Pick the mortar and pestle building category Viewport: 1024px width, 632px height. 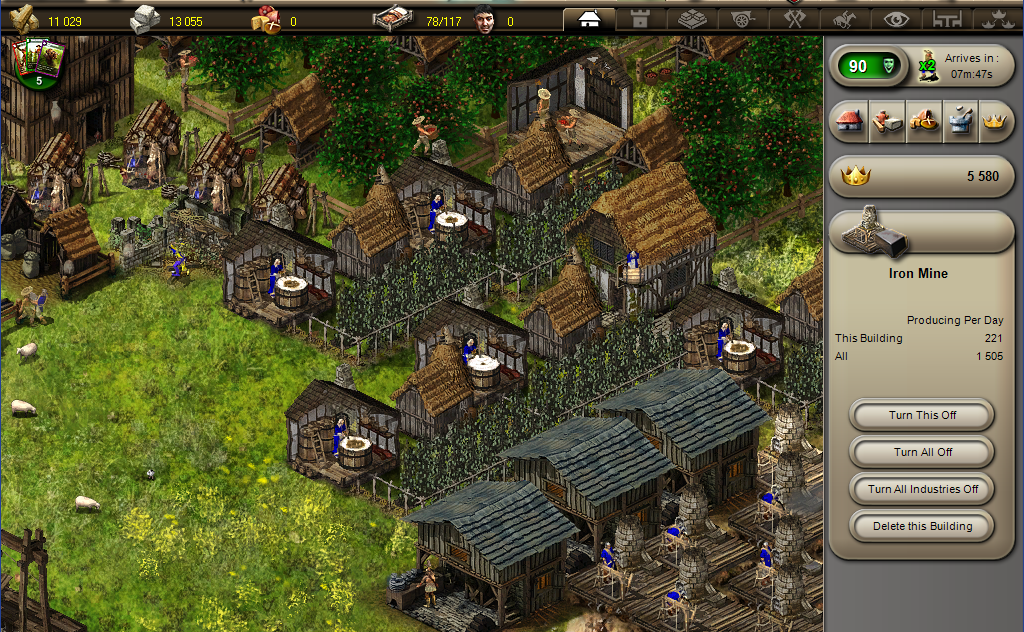960,122
